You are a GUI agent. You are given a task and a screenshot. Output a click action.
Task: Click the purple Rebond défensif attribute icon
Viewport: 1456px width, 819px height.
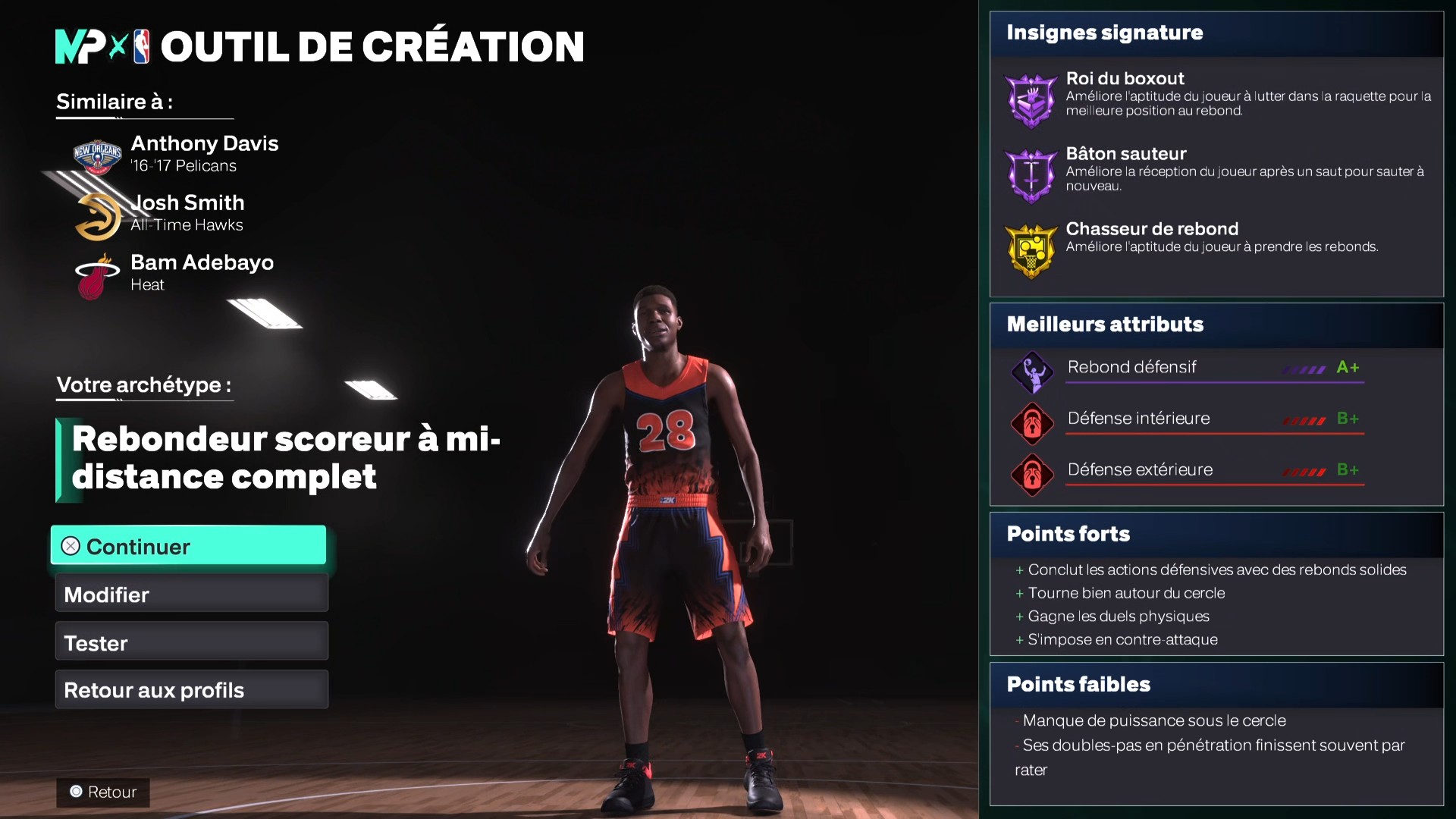click(1032, 372)
